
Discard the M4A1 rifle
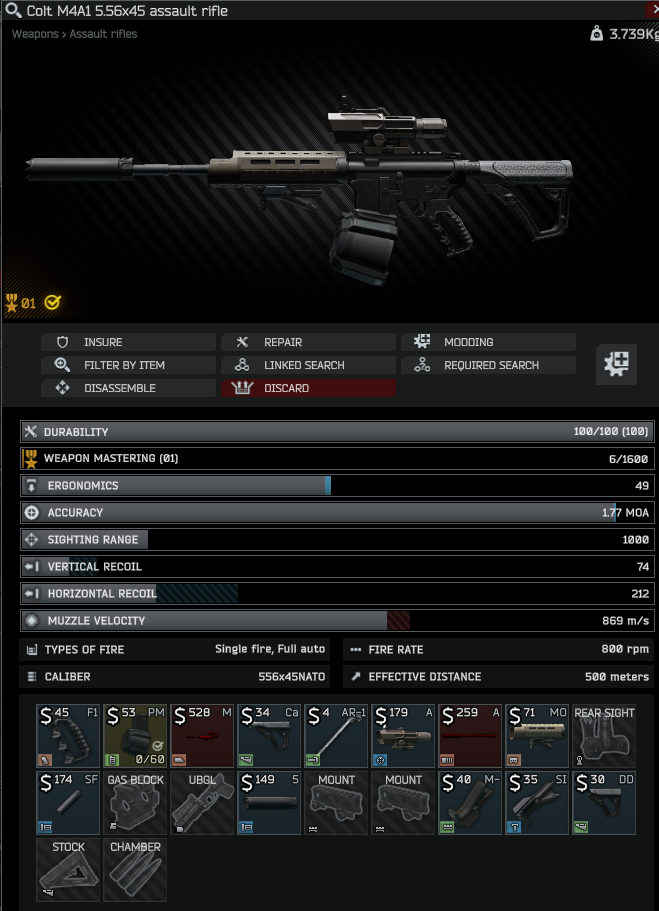pos(308,388)
